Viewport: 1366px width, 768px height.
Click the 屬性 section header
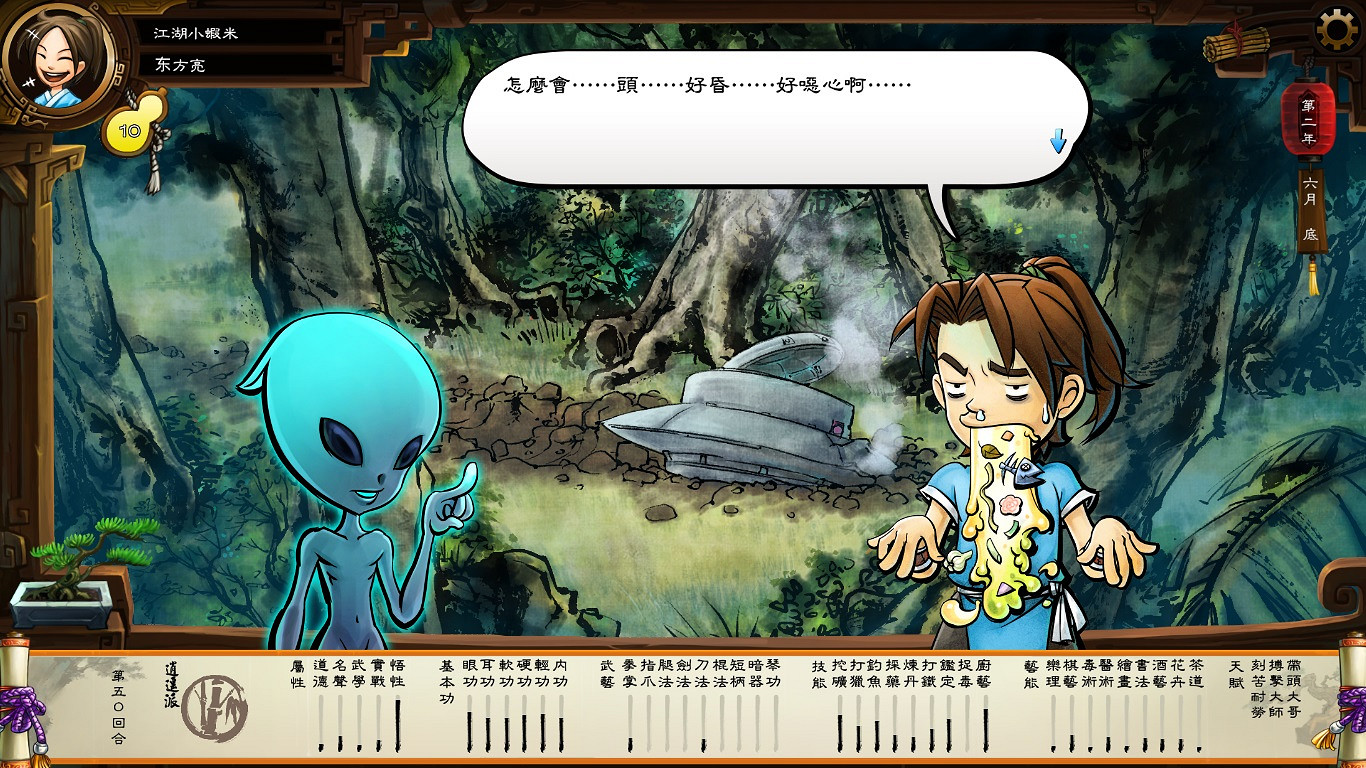[297, 672]
